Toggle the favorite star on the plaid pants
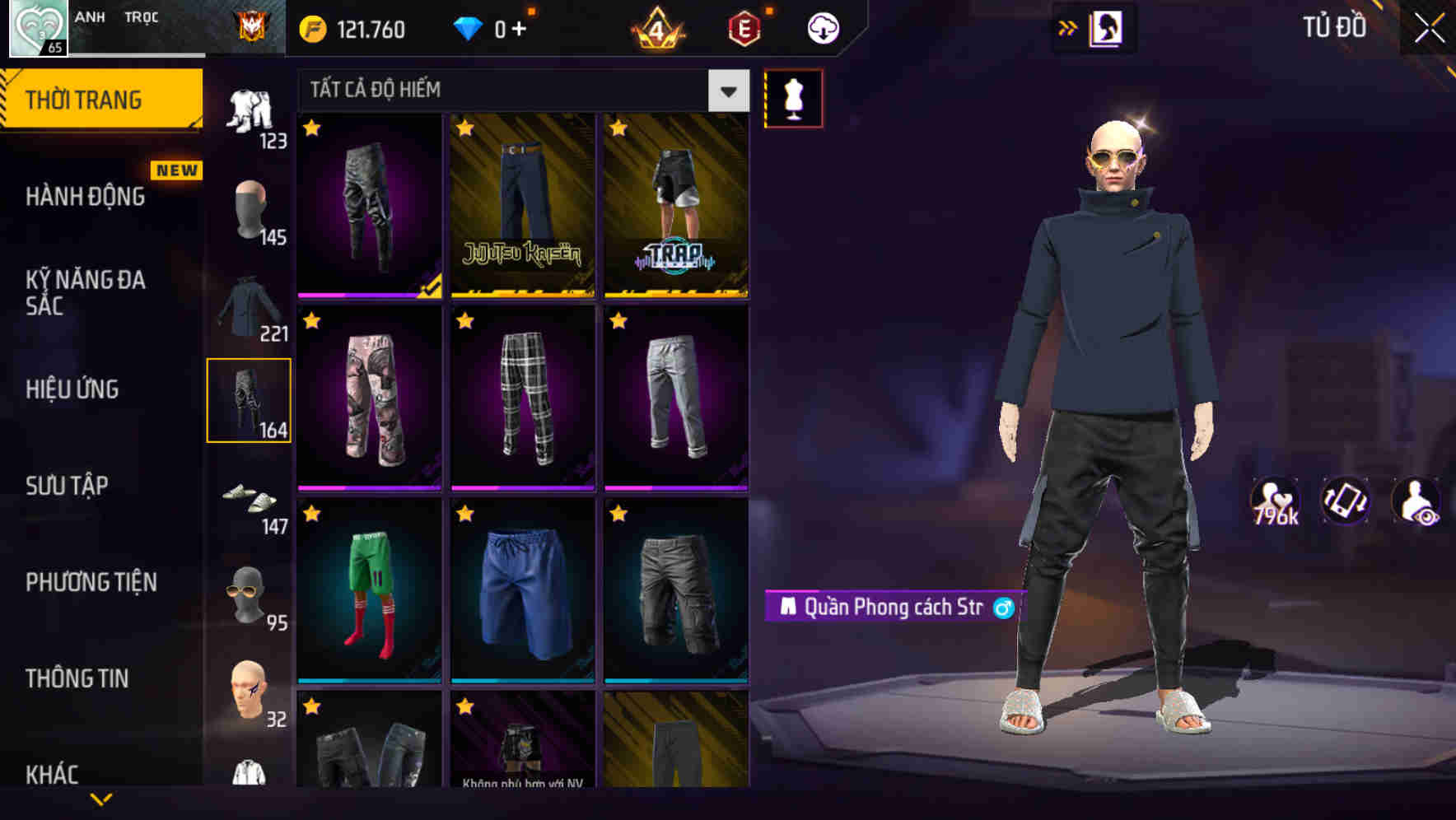Image resolution: width=1456 pixels, height=820 pixels. [x=465, y=321]
